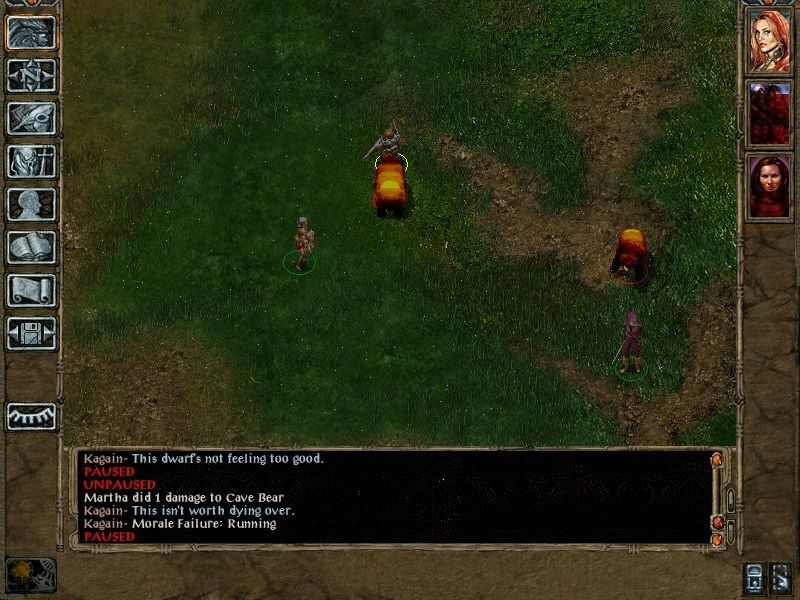Open the area map with the compass icon
Viewport: 800px width, 600px height.
[x=31, y=75]
